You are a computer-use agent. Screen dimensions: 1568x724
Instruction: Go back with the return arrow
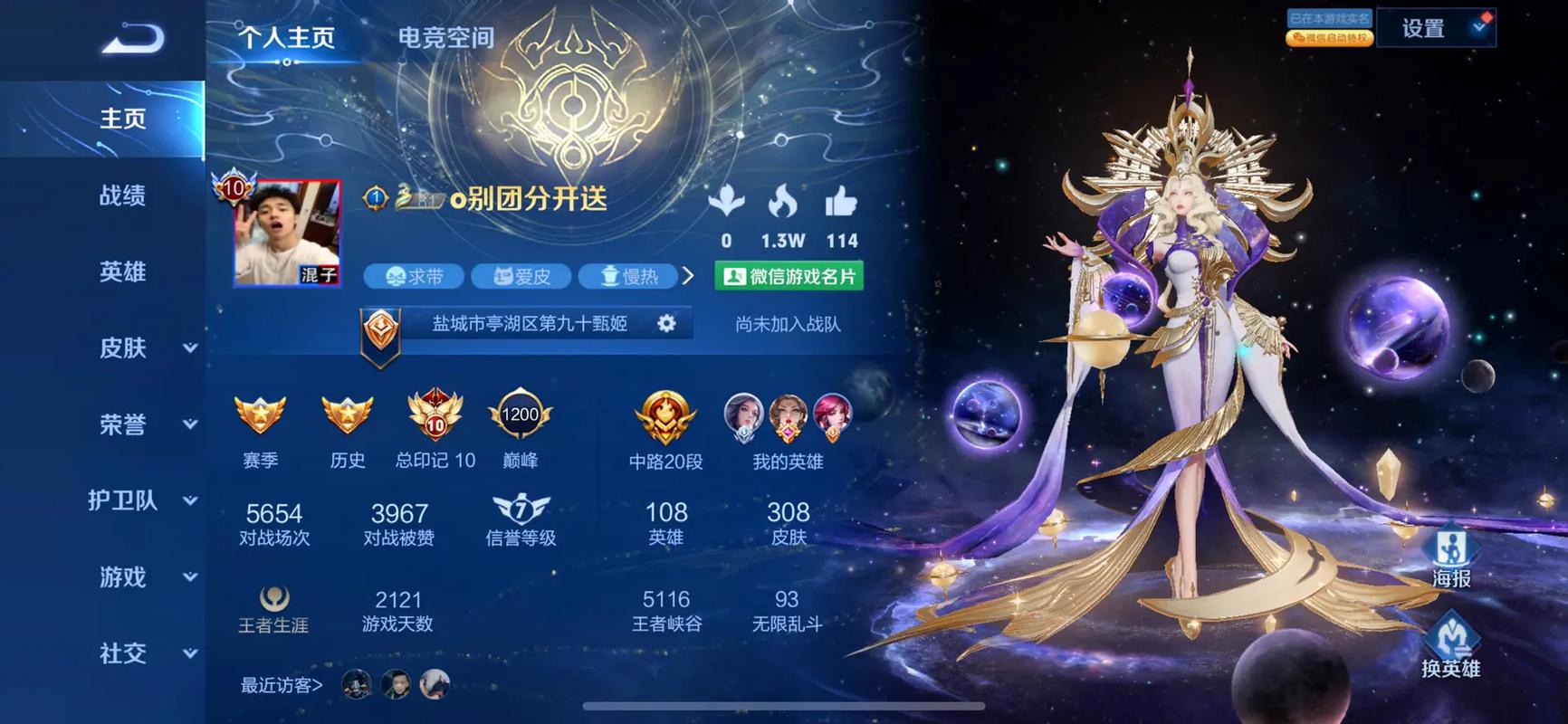132,39
